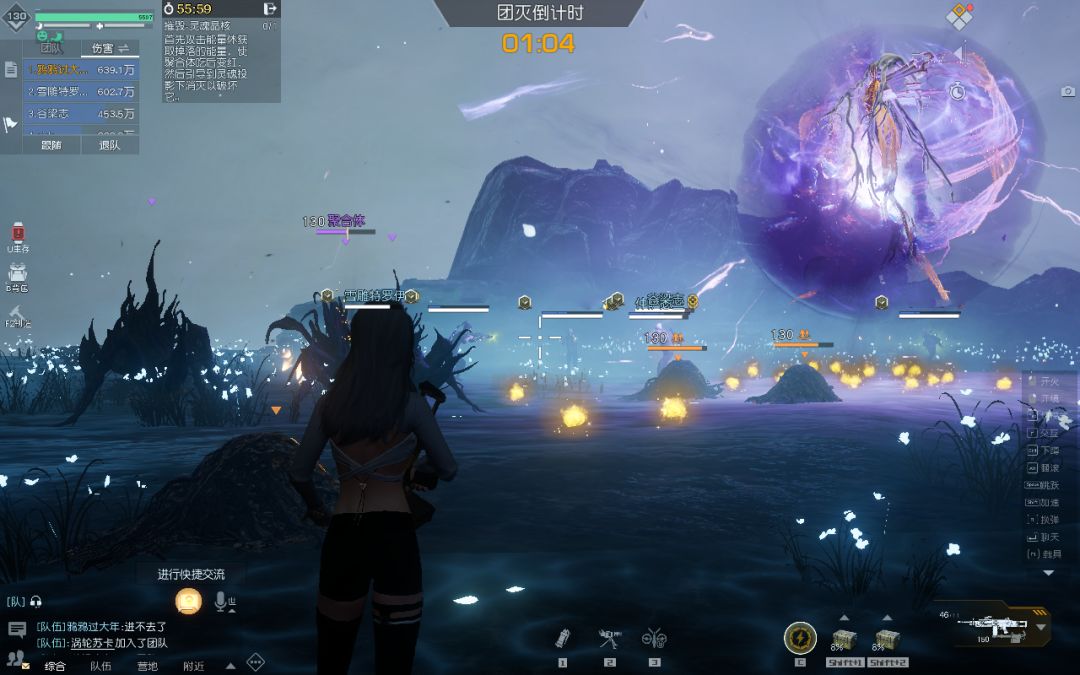1080x675 pixels.
Task: Activate the lightning bolt skill
Action: point(800,637)
